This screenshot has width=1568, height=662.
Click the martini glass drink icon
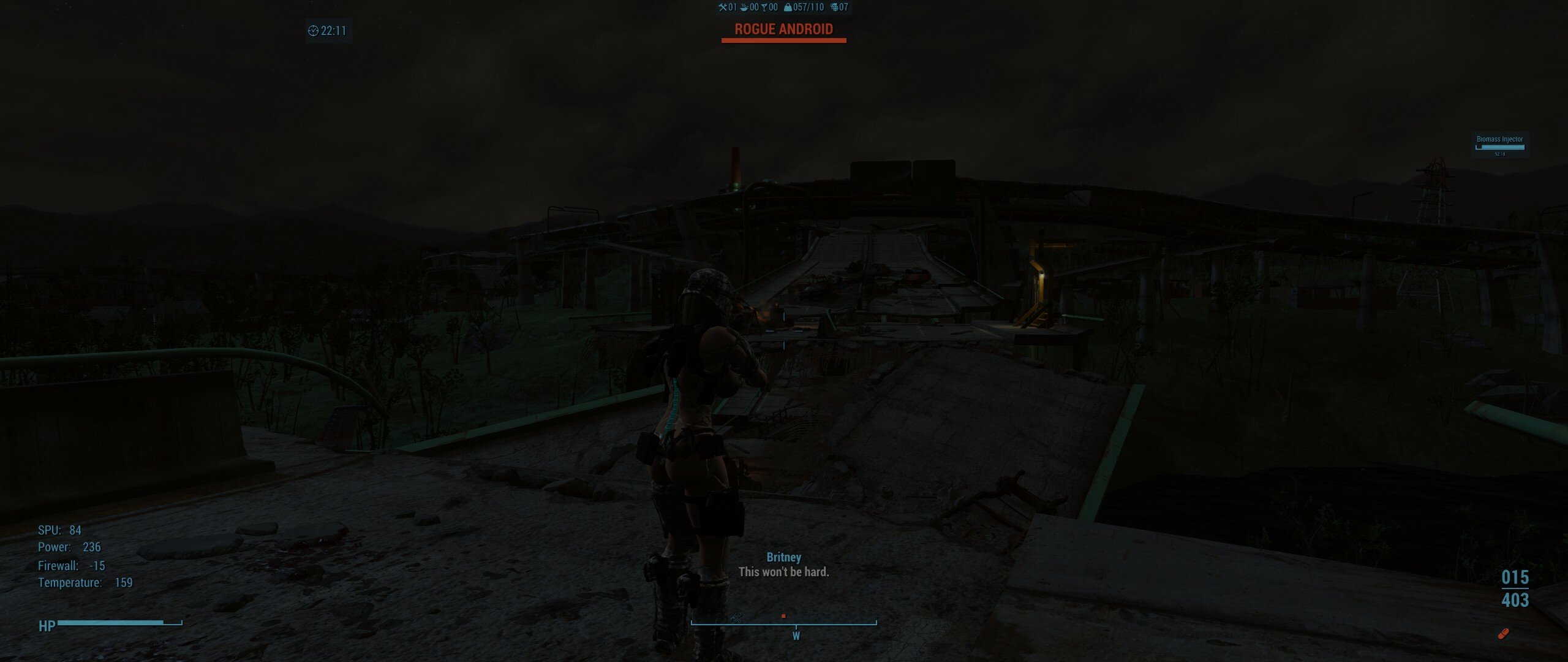click(x=764, y=8)
